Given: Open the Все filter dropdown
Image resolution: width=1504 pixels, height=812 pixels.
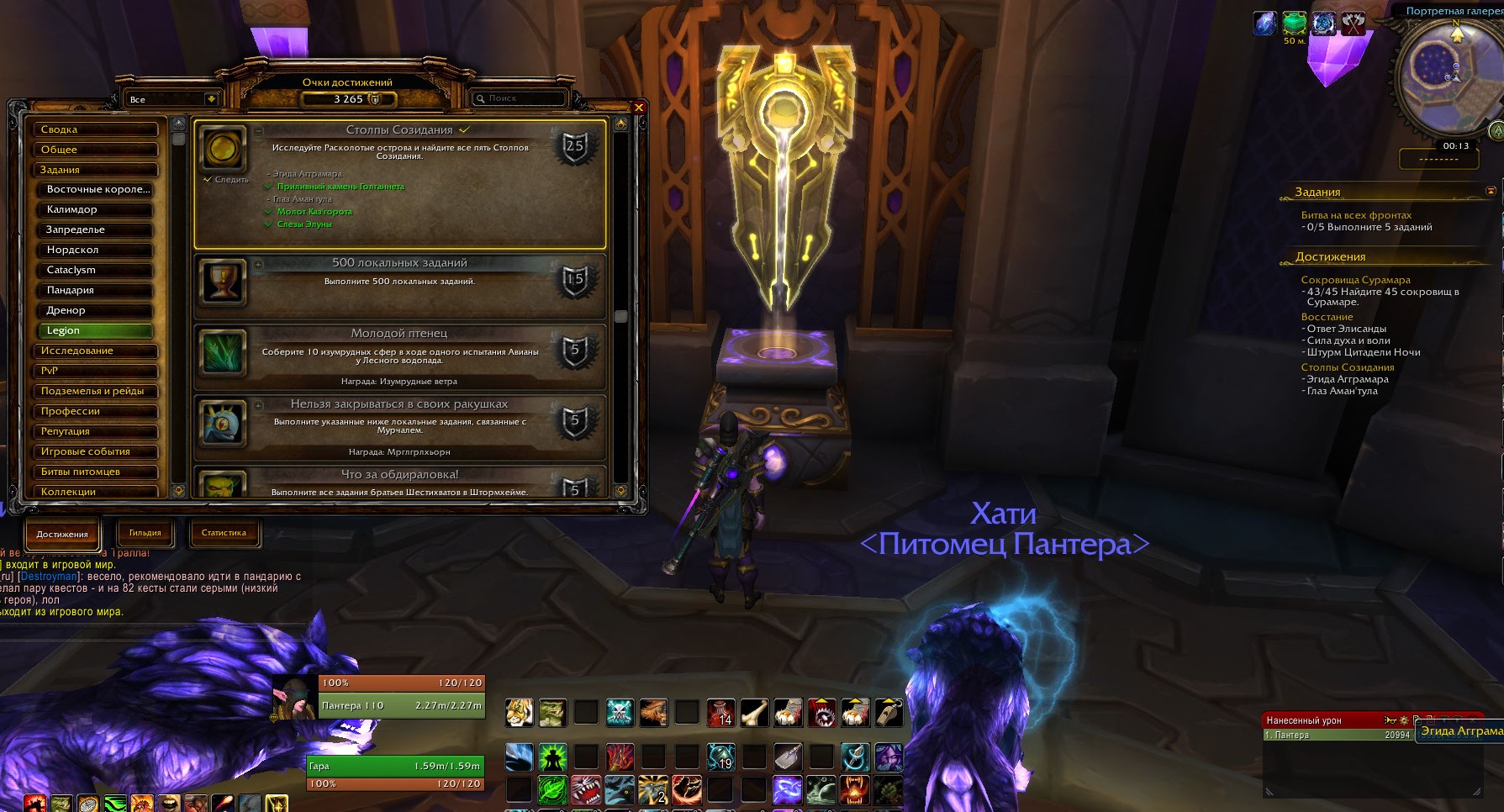Looking at the screenshot, I should click(210, 99).
